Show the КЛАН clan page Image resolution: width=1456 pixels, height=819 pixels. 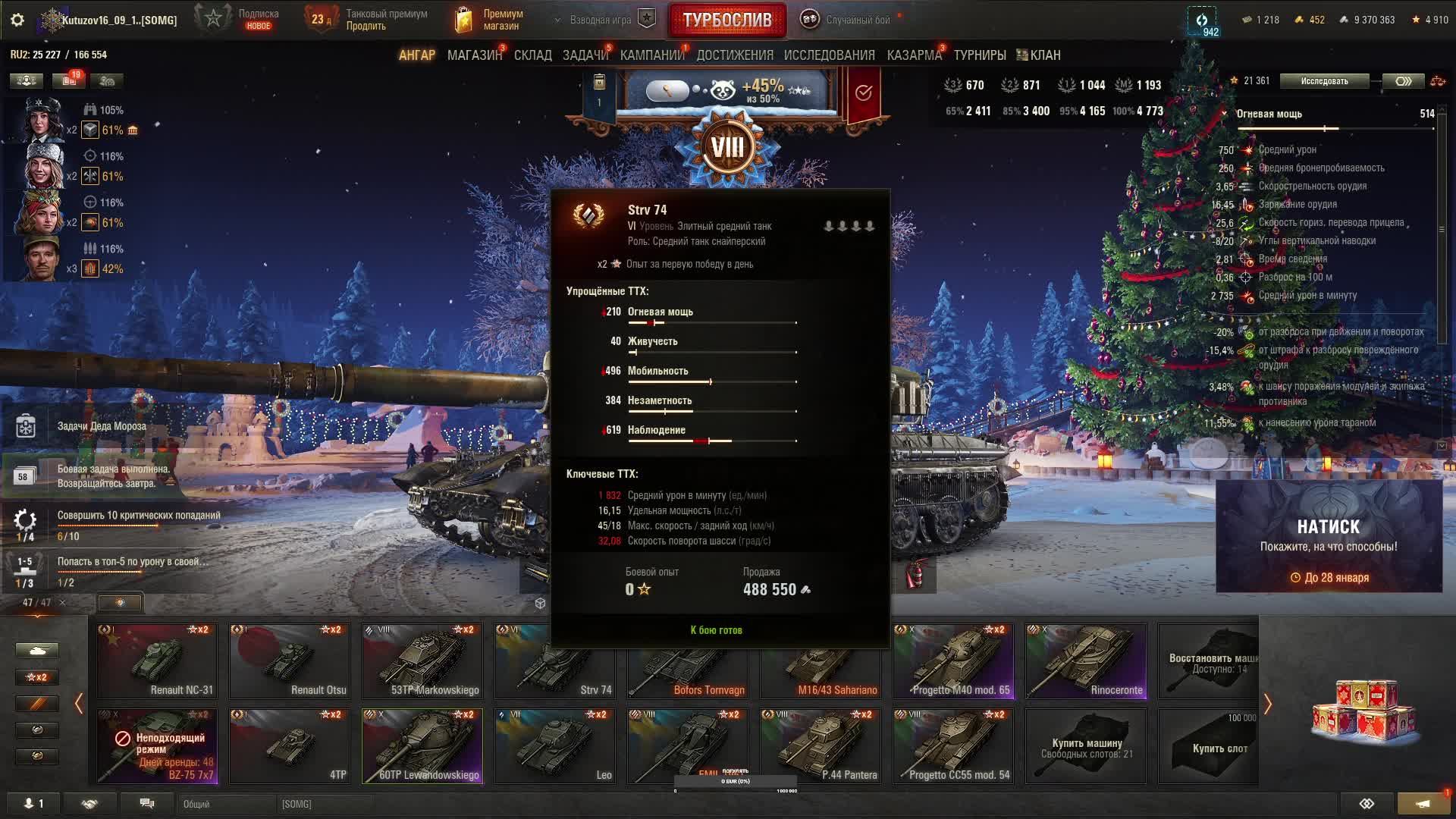tap(1039, 55)
